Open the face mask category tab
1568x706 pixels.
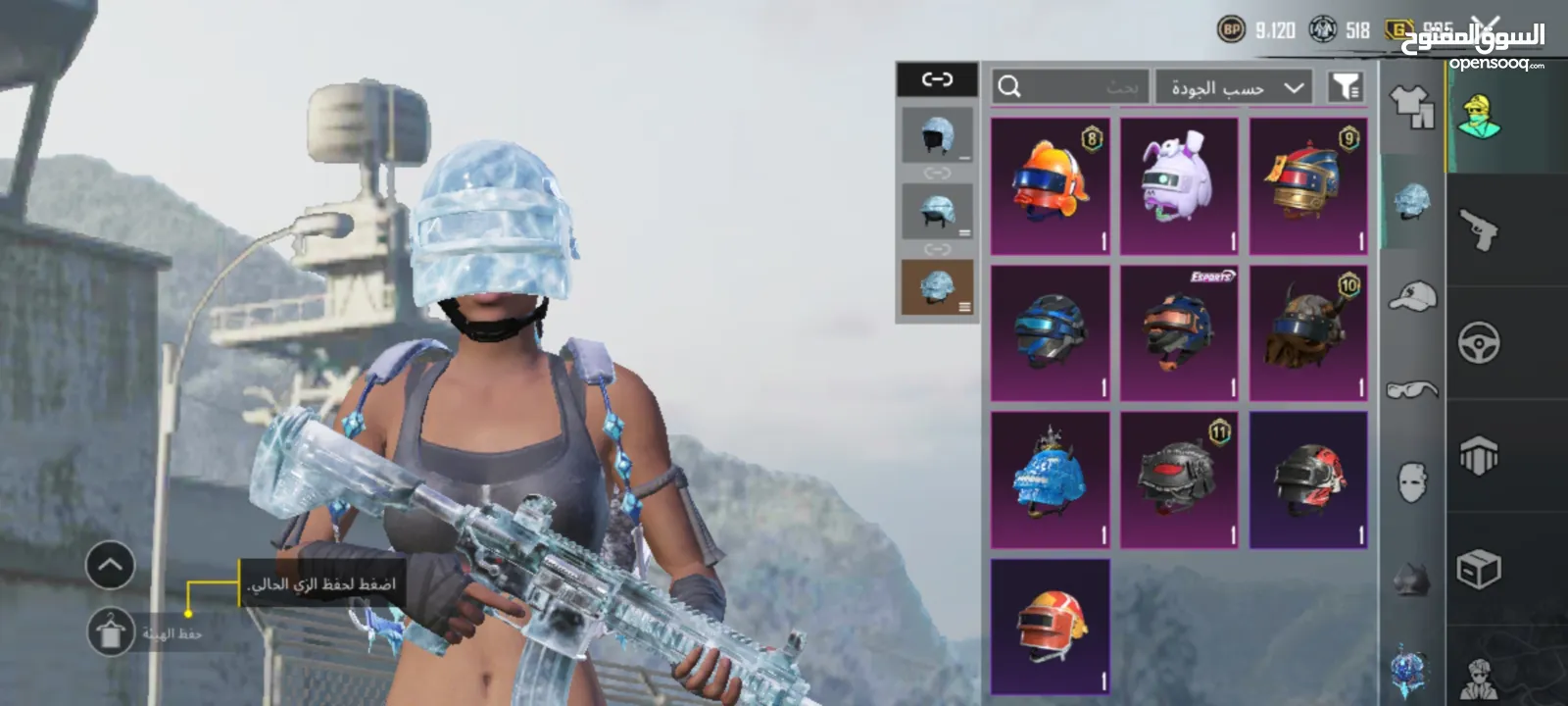click(x=1411, y=482)
